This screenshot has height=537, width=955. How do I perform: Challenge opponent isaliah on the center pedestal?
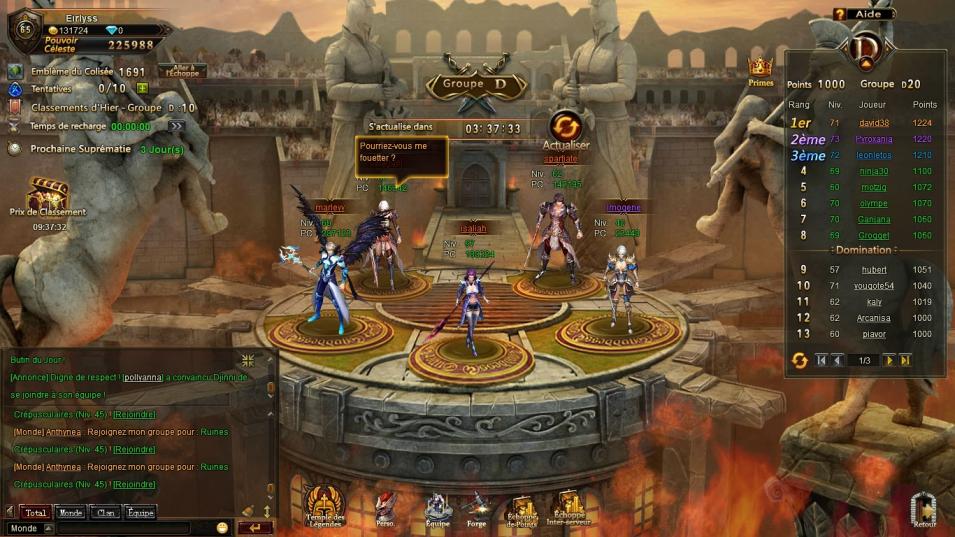[x=468, y=300]
